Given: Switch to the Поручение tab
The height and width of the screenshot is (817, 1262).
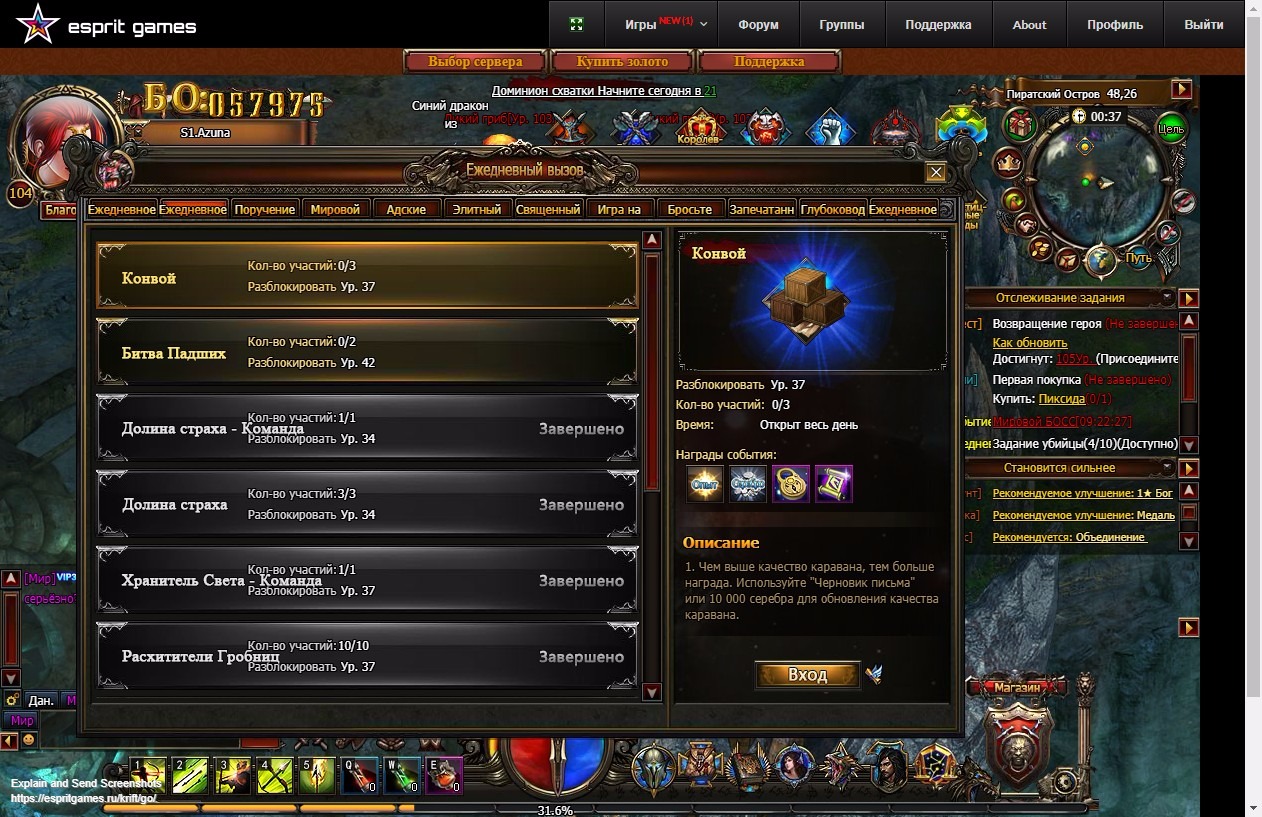Looking at the screenshot, I should point(265,209).
